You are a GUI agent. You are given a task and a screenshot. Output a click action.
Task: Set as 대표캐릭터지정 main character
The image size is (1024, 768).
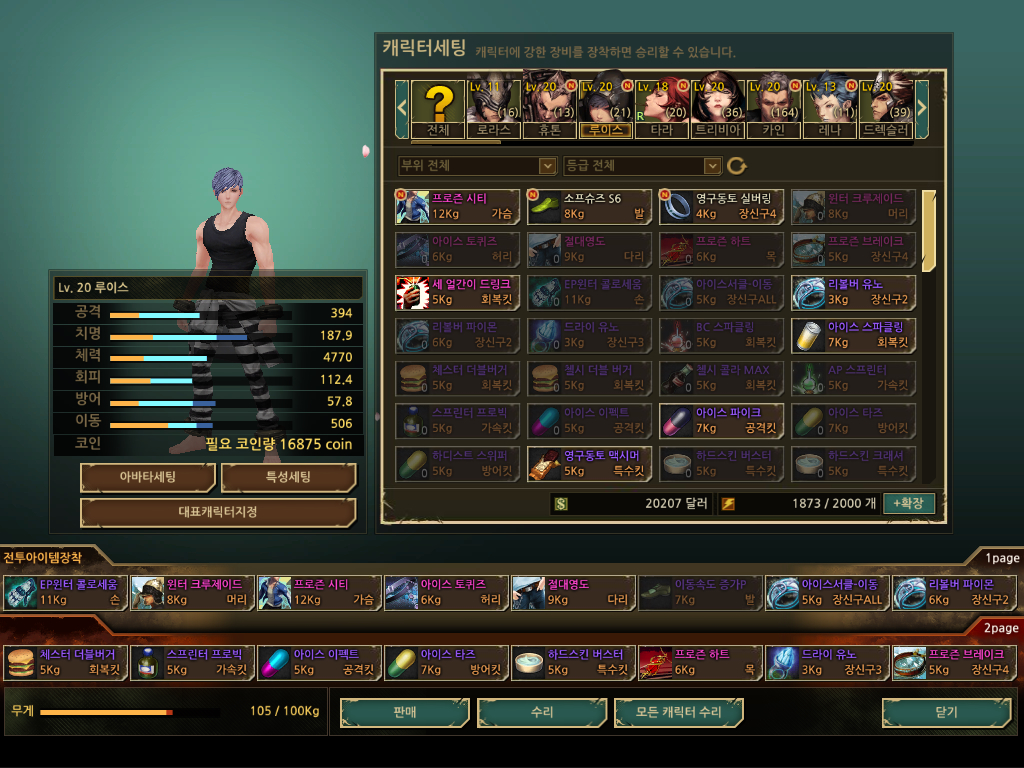click(x=218, y=513)
